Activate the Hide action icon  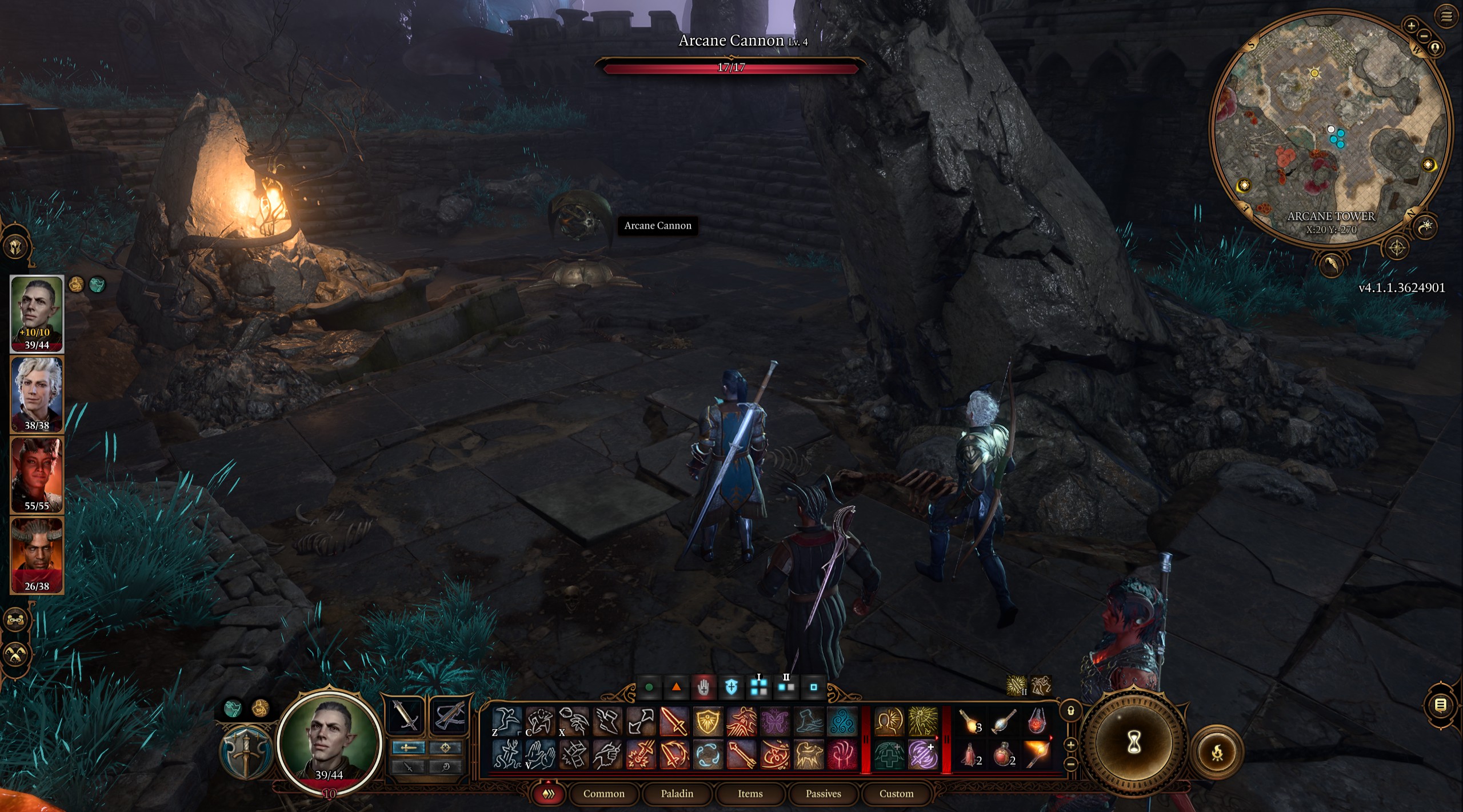(x=539, y=719)
